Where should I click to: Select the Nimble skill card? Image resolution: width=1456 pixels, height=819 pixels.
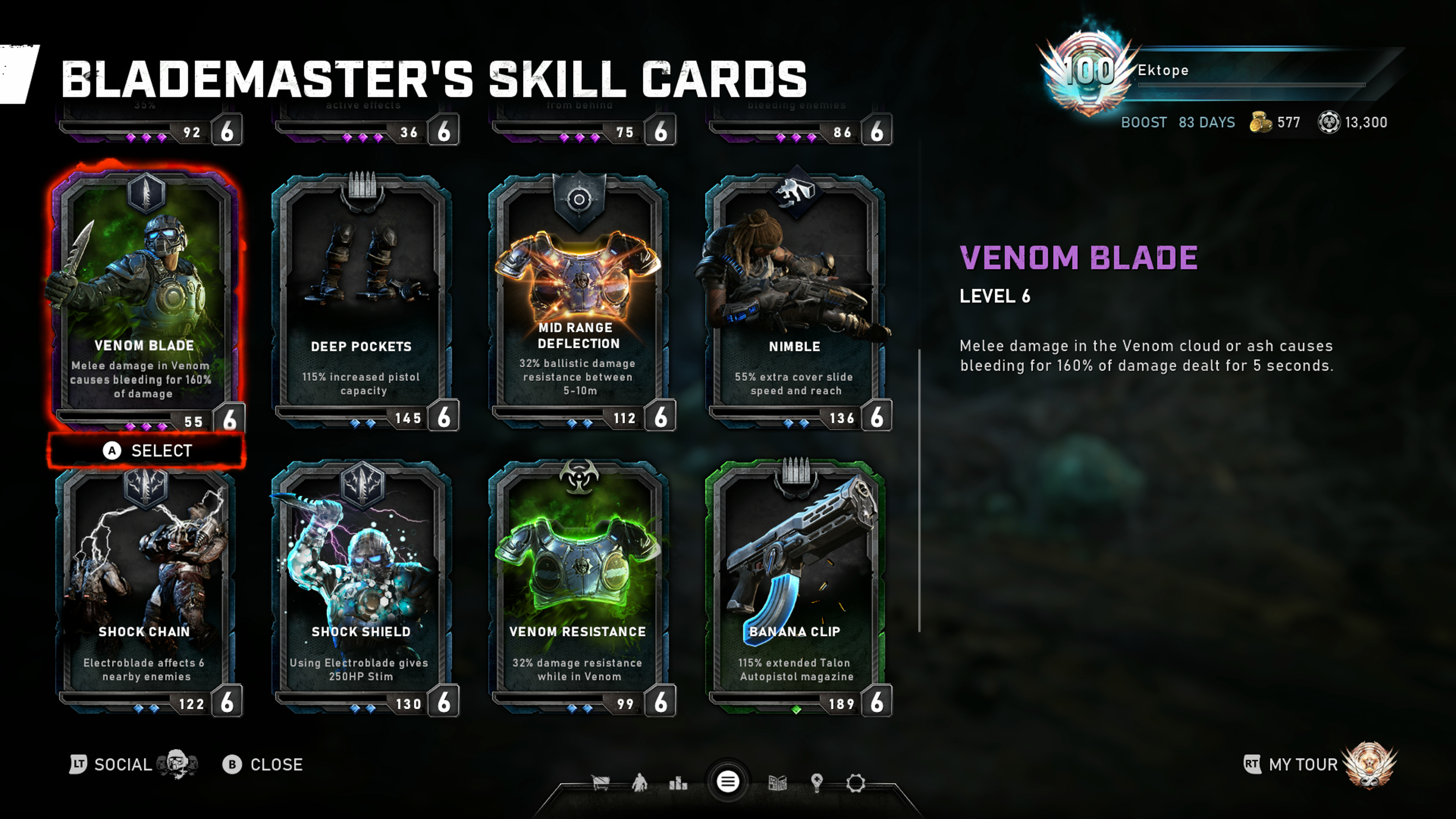click(795, 300)
